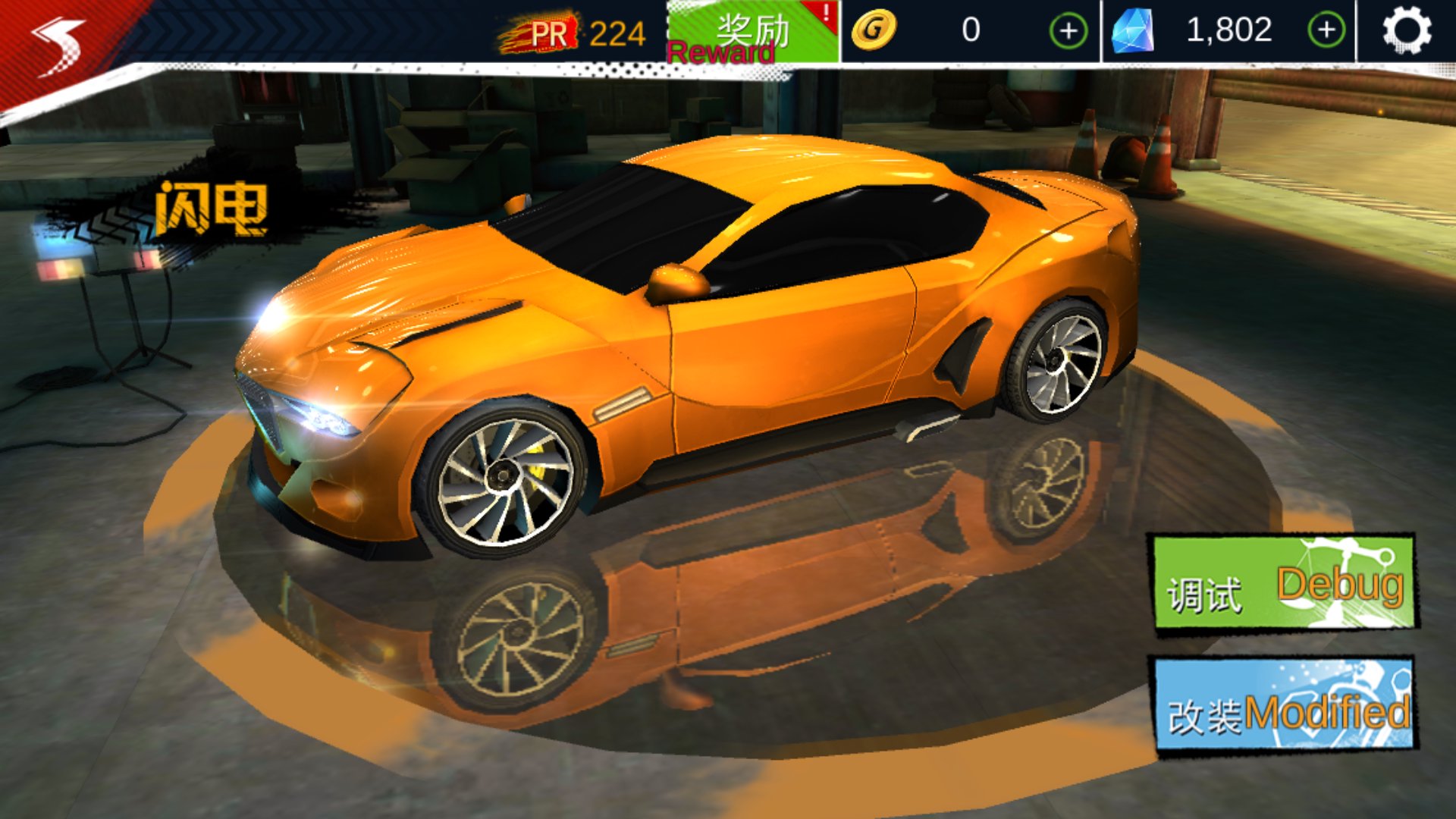
Task: Select the orange sports car model
Action: (682, 341)
